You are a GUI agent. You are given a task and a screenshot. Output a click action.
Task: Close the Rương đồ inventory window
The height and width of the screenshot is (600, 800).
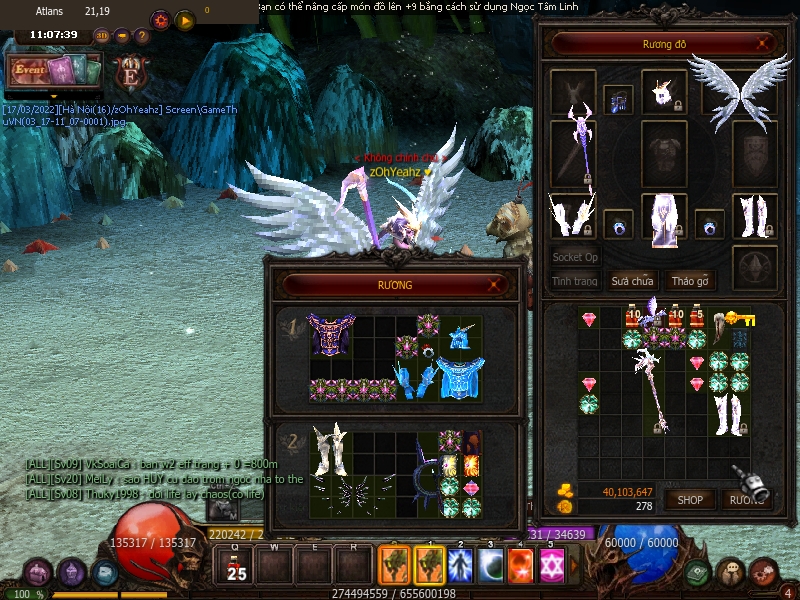(765, 44)
